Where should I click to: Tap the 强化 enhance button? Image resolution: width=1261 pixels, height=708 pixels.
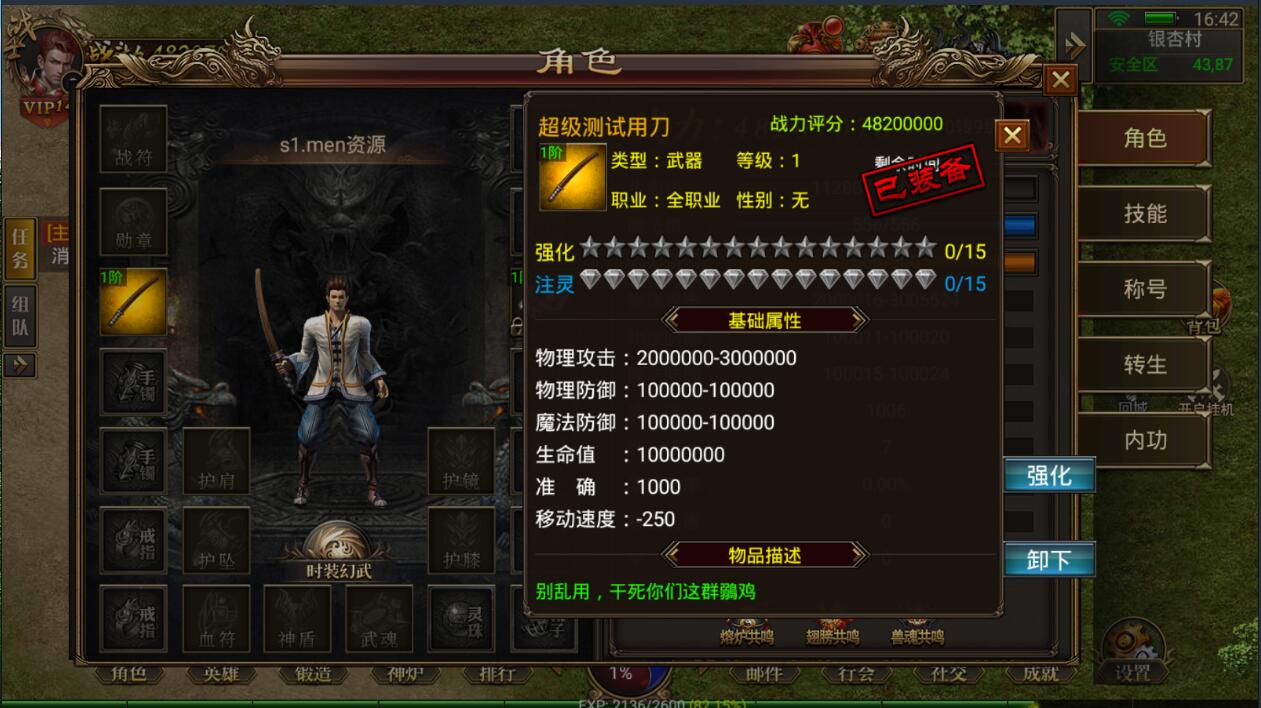pyautogui.click(x=1048, y=476)
